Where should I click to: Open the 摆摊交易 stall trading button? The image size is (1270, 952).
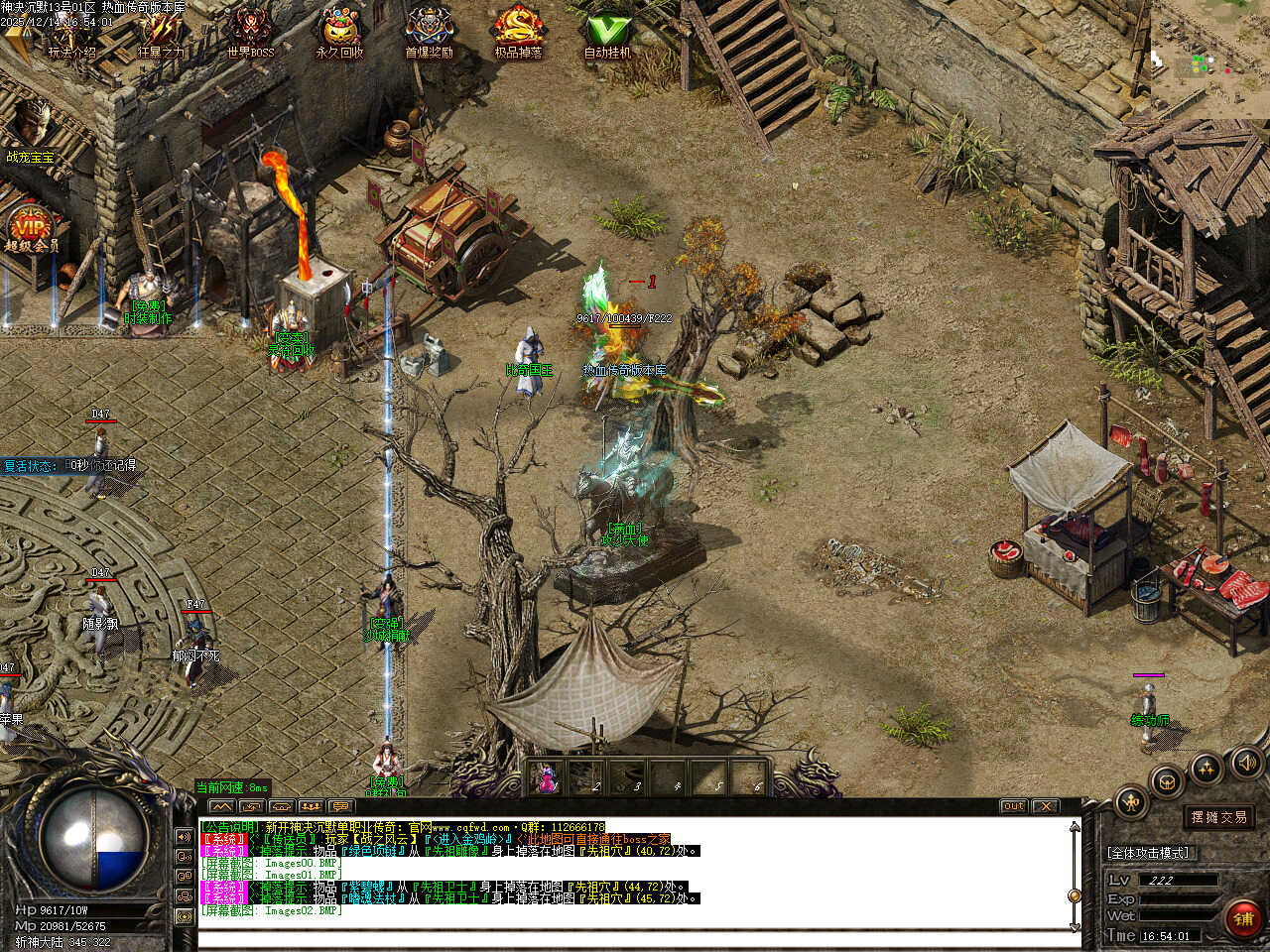pyautogui.click(x=1219, y=817)
